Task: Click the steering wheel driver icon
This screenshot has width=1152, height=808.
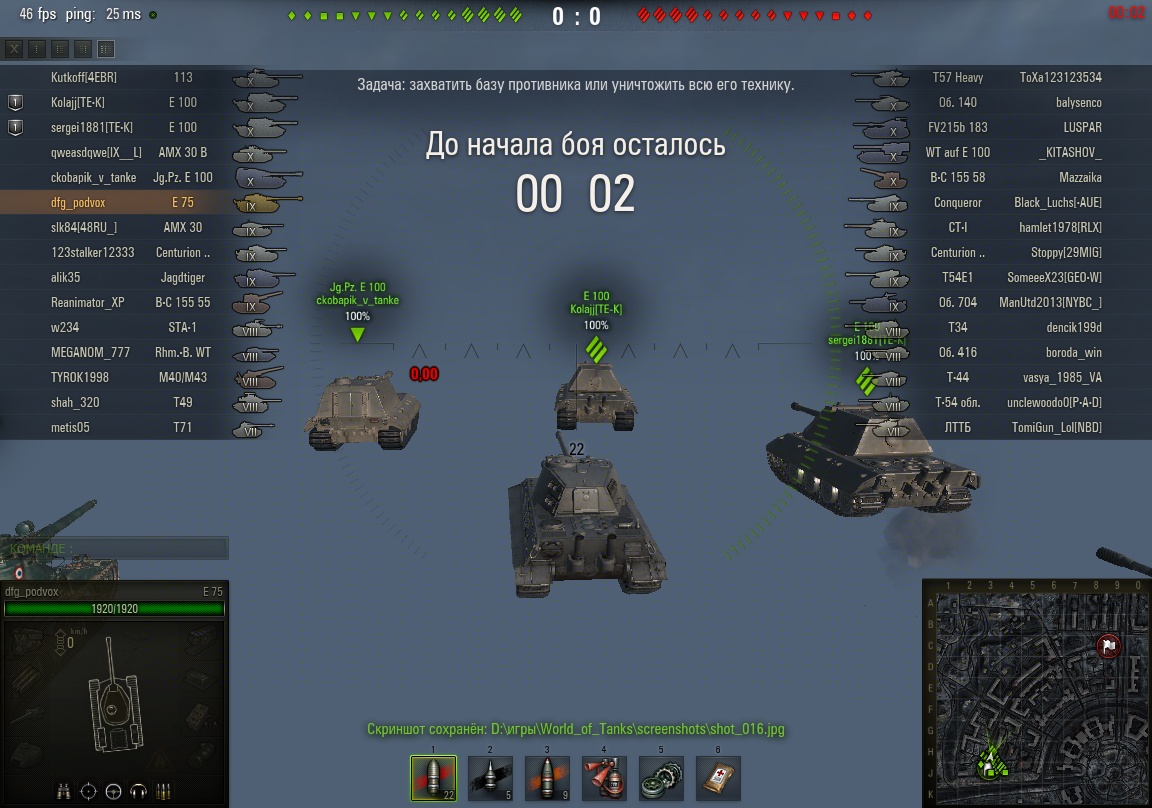Action: point(113,791)
